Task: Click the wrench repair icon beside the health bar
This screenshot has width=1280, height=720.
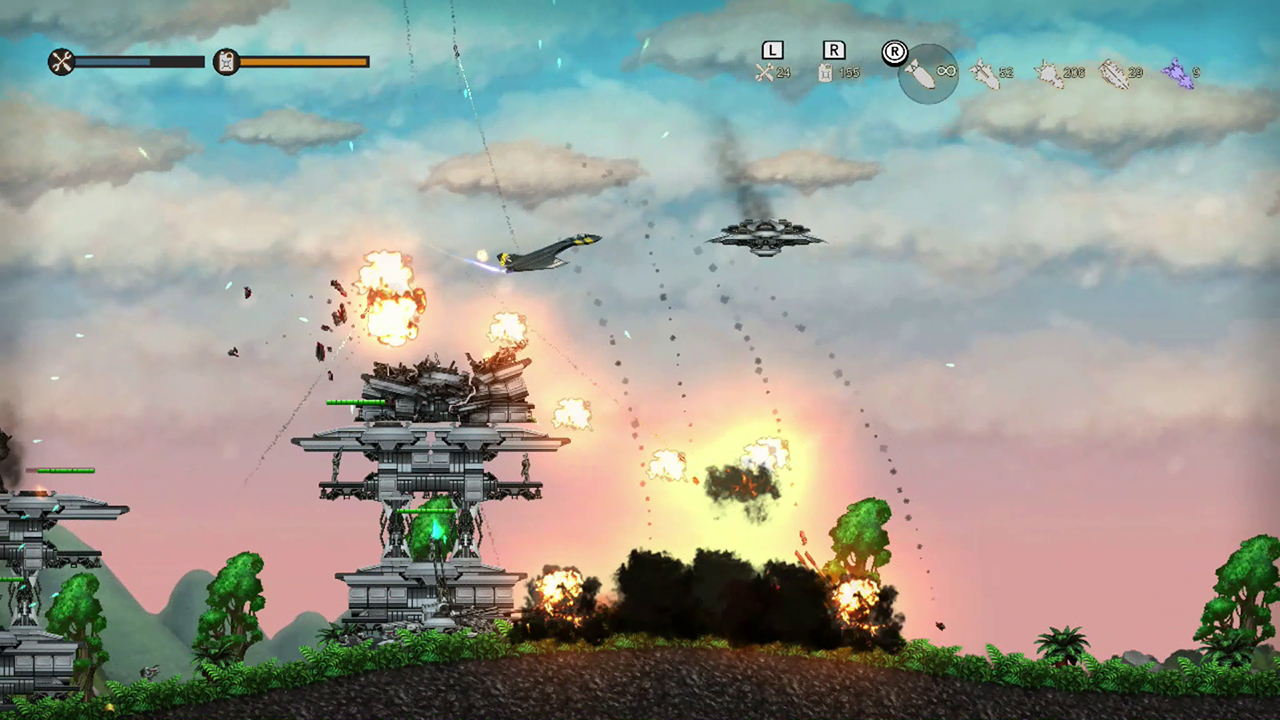Action: click(x=61, y=61)
